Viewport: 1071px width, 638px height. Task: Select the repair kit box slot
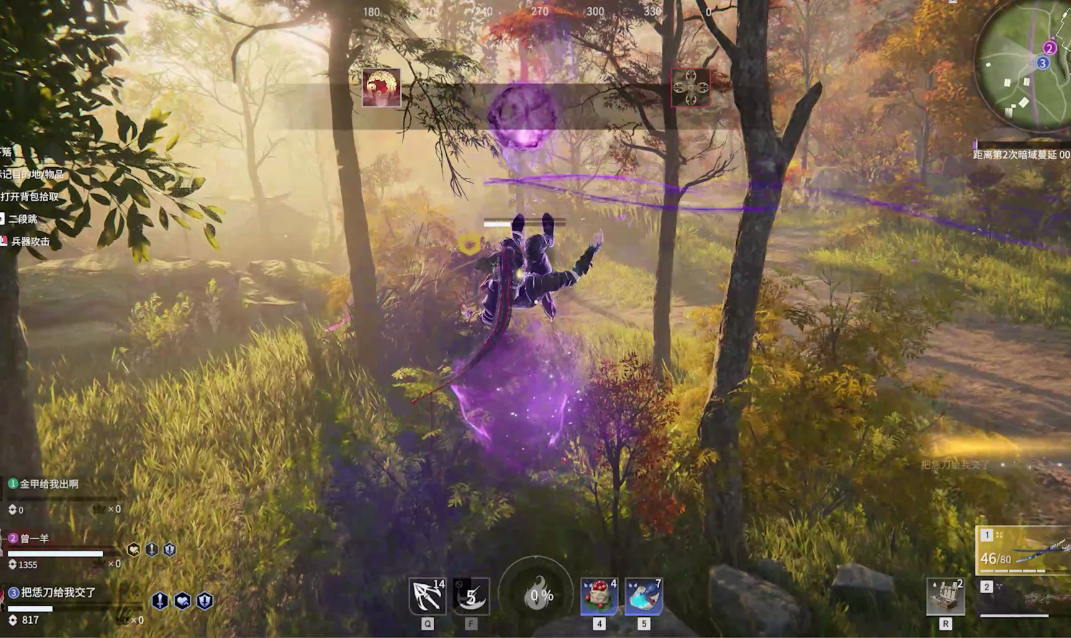click(945, 596)
